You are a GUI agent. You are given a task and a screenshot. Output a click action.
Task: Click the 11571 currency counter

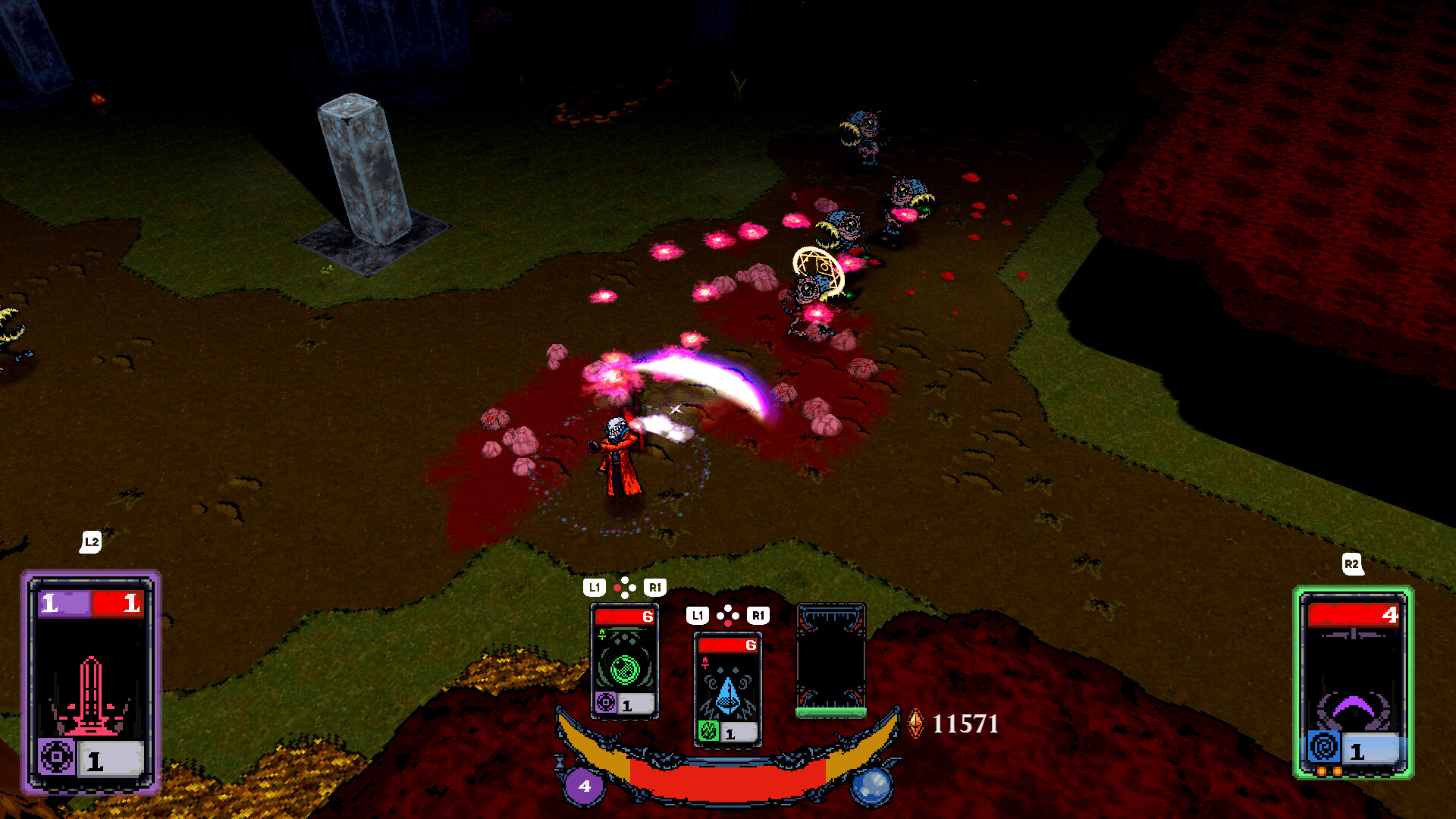tap(965, 723)
